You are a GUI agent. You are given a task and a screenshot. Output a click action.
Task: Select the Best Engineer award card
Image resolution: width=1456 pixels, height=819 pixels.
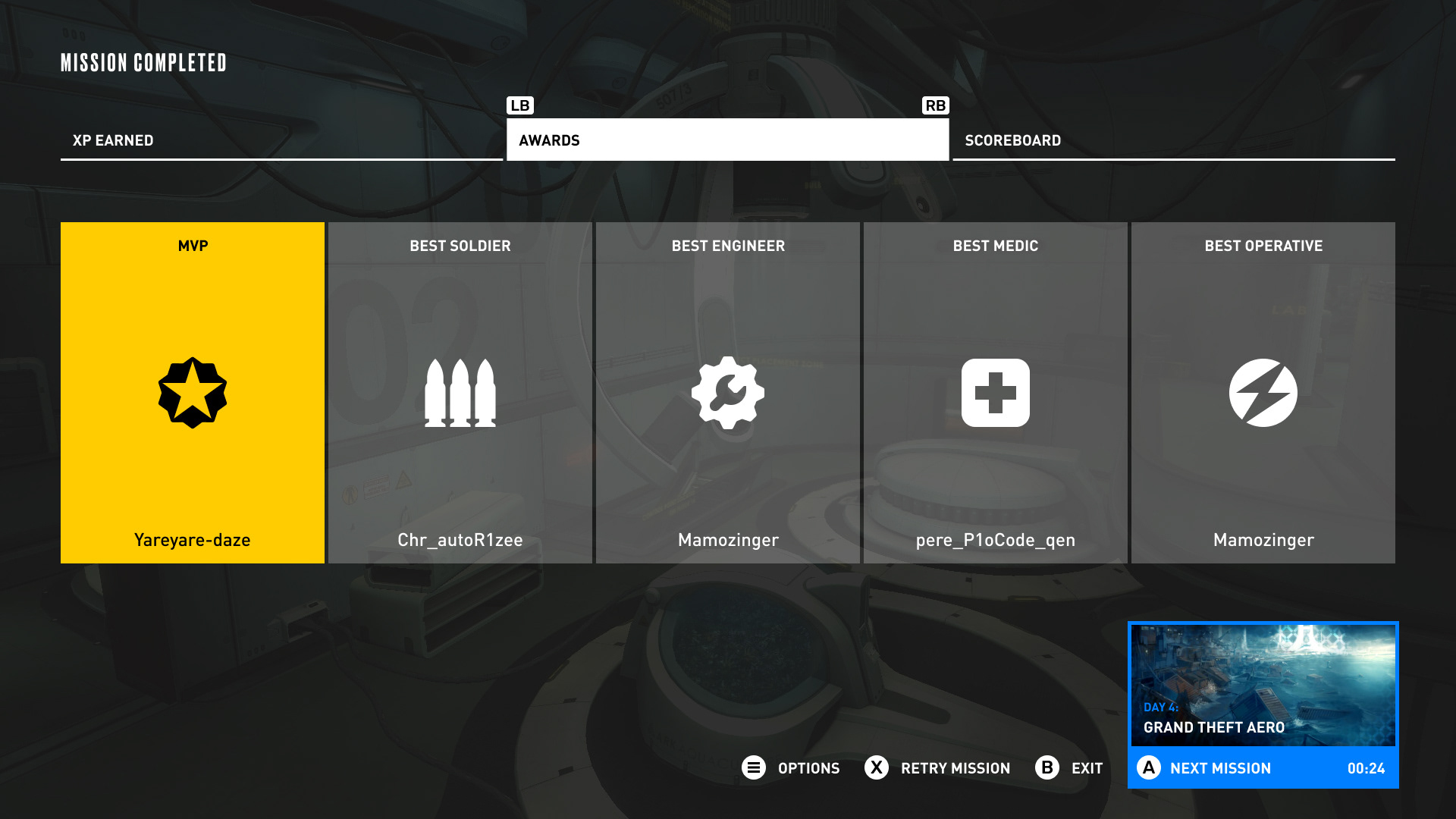click(x=728, y=392)
